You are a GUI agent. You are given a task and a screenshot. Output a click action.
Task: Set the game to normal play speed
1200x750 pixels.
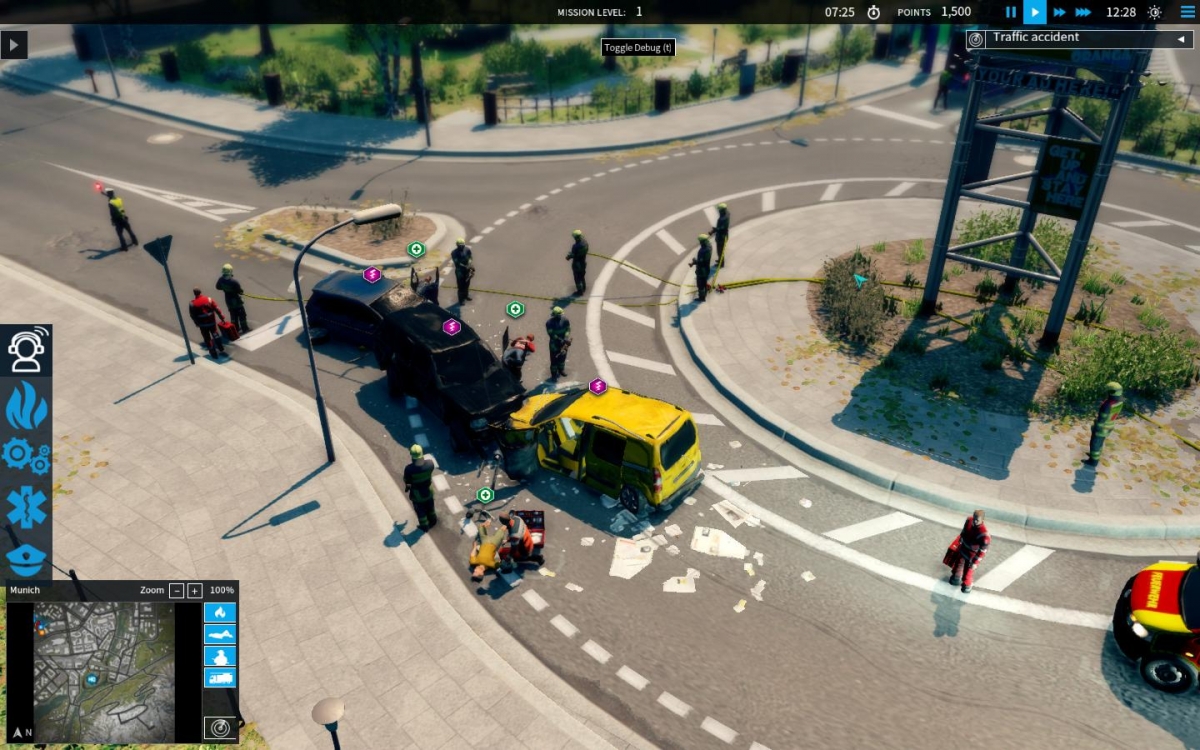coord(1035,12)
